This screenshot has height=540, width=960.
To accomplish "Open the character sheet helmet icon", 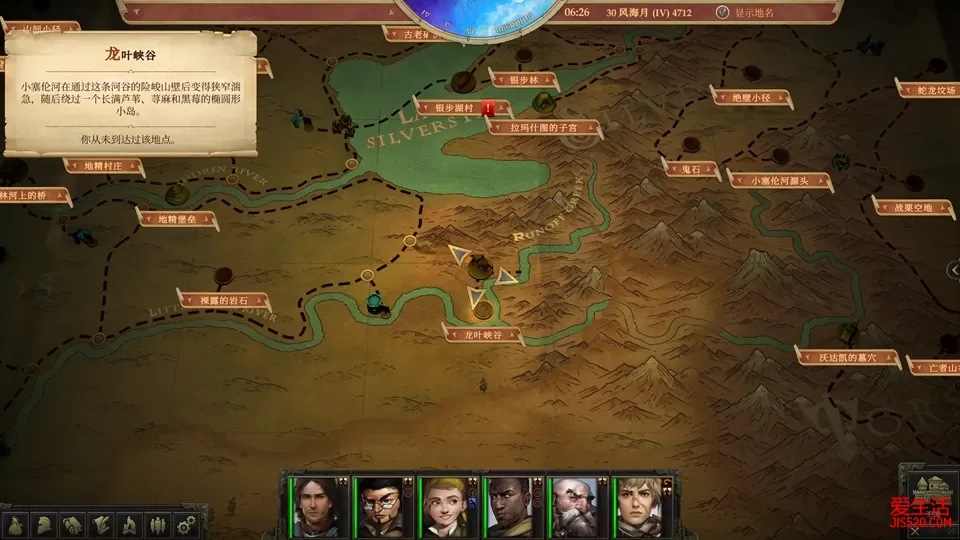I will [x=45, y=524].
